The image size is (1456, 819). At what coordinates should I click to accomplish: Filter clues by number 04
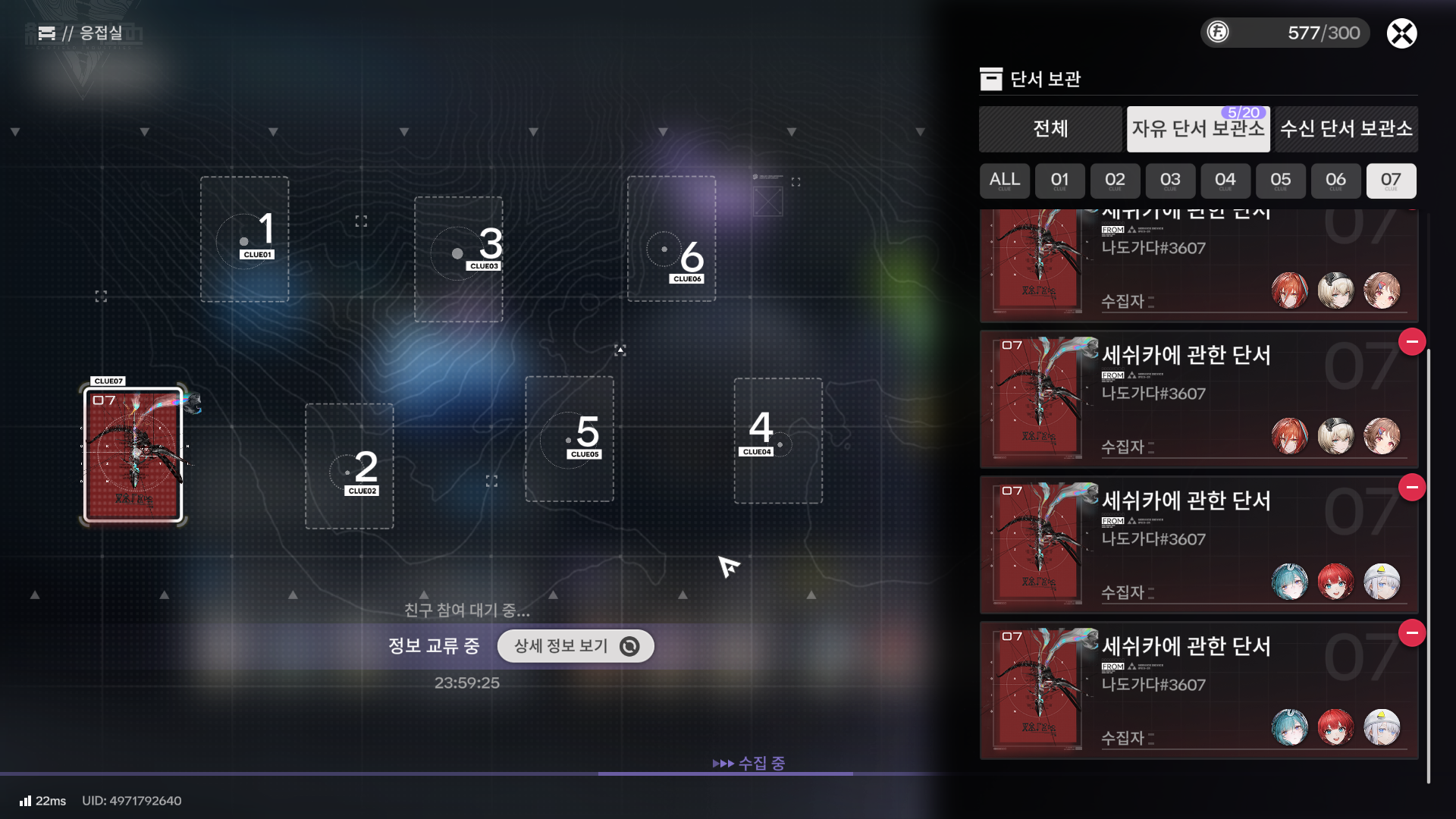coord(1225,180)
